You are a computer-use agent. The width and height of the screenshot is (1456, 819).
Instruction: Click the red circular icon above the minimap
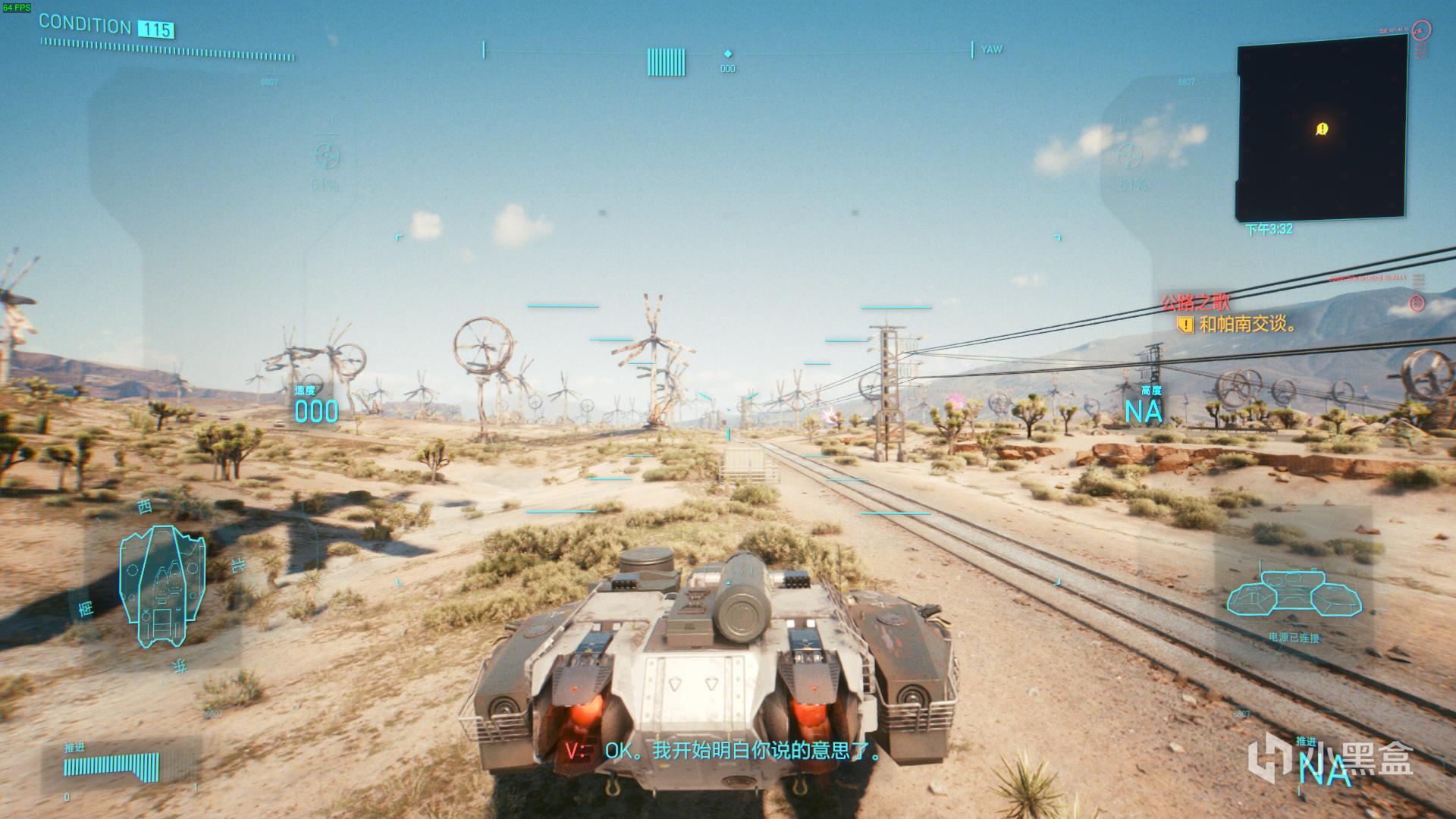click(1422, 30)
